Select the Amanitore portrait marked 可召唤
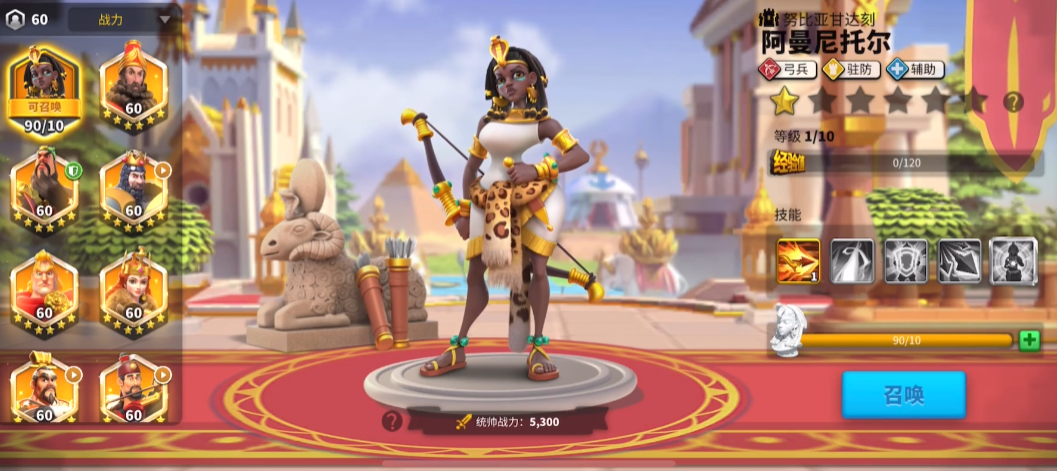 pyautogui.click(x=43, y=88)
